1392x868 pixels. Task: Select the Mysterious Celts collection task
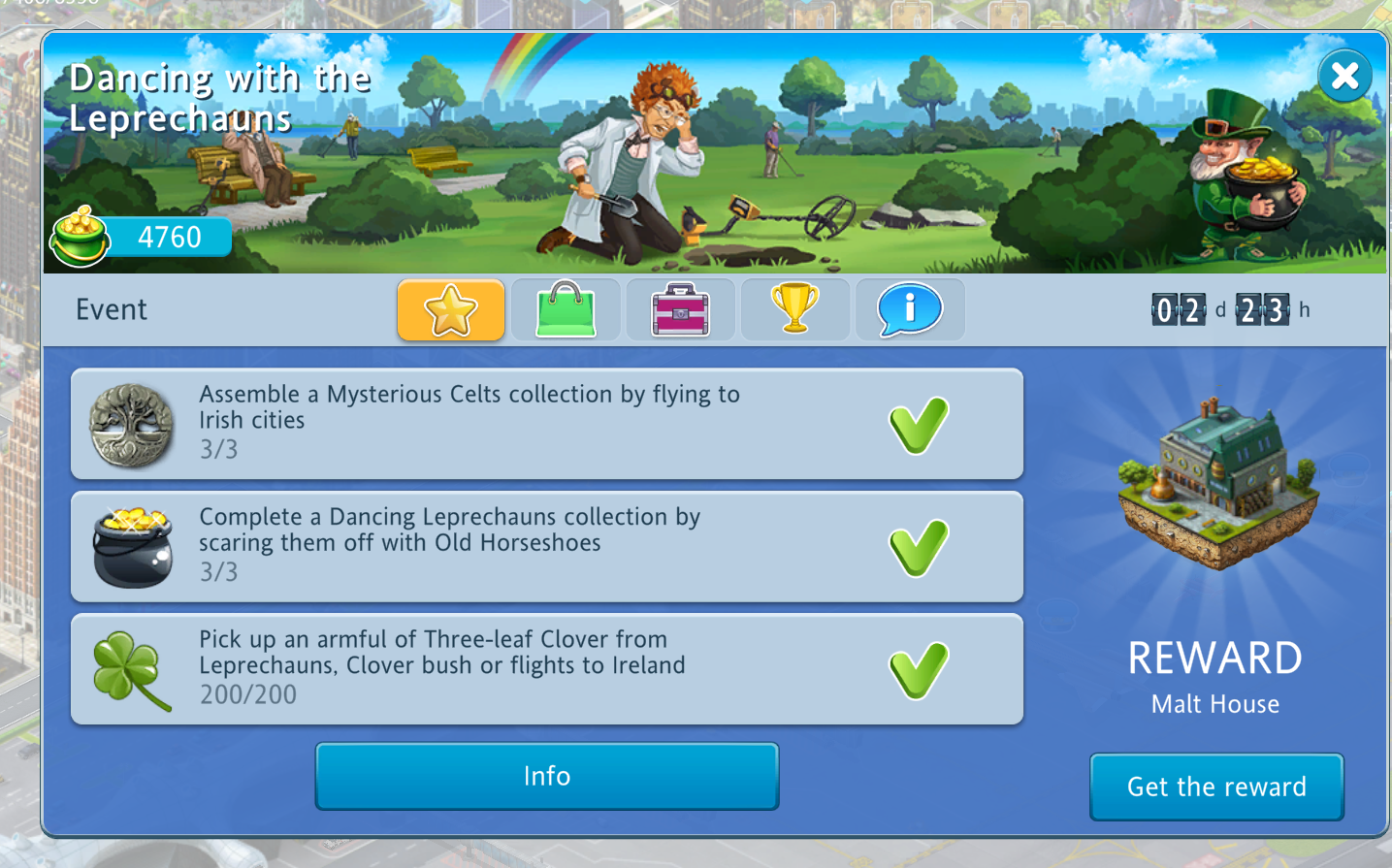547,424
